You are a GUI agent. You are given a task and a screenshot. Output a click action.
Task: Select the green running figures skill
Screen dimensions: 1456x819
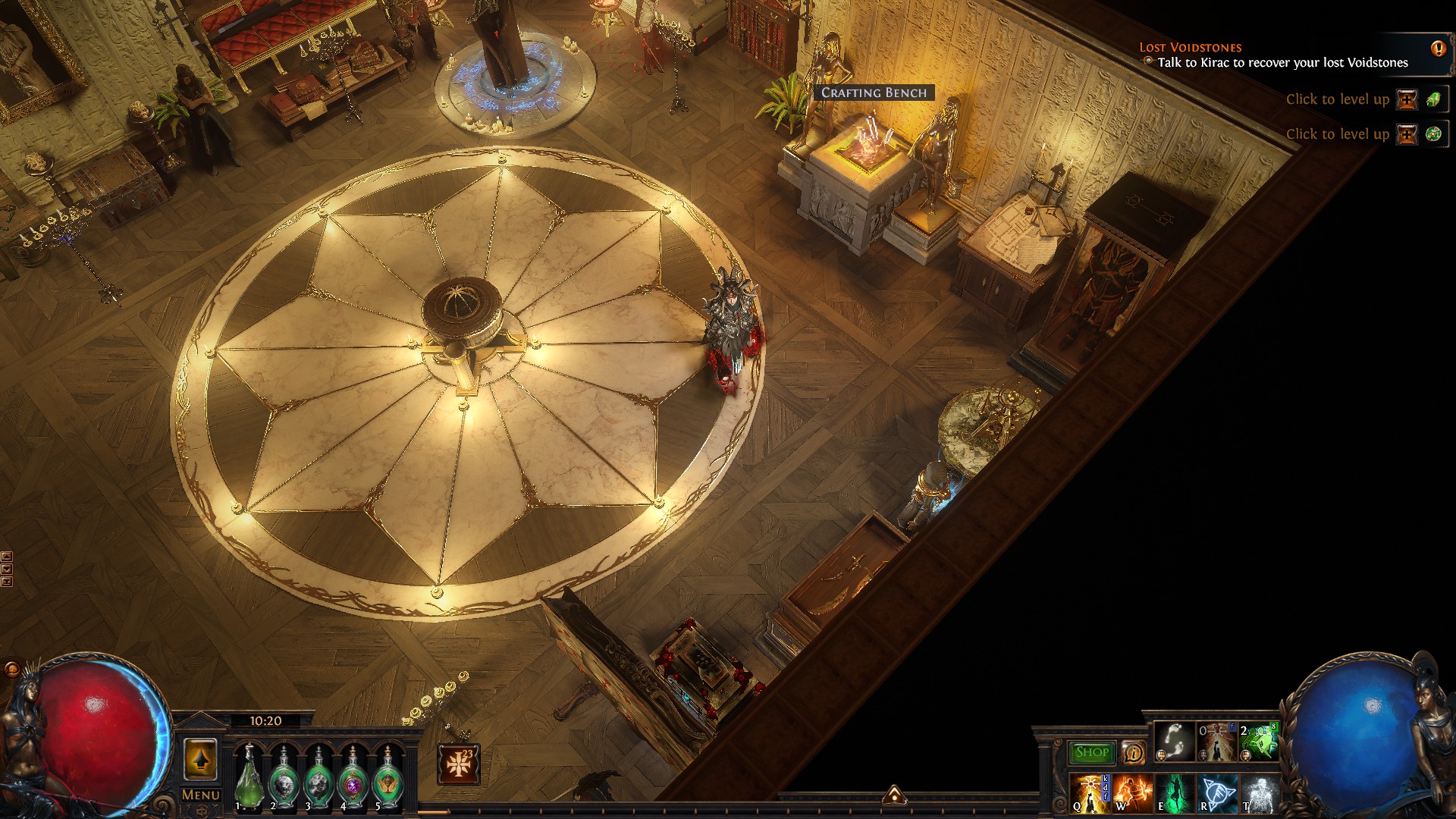[x=1259, y=742]
